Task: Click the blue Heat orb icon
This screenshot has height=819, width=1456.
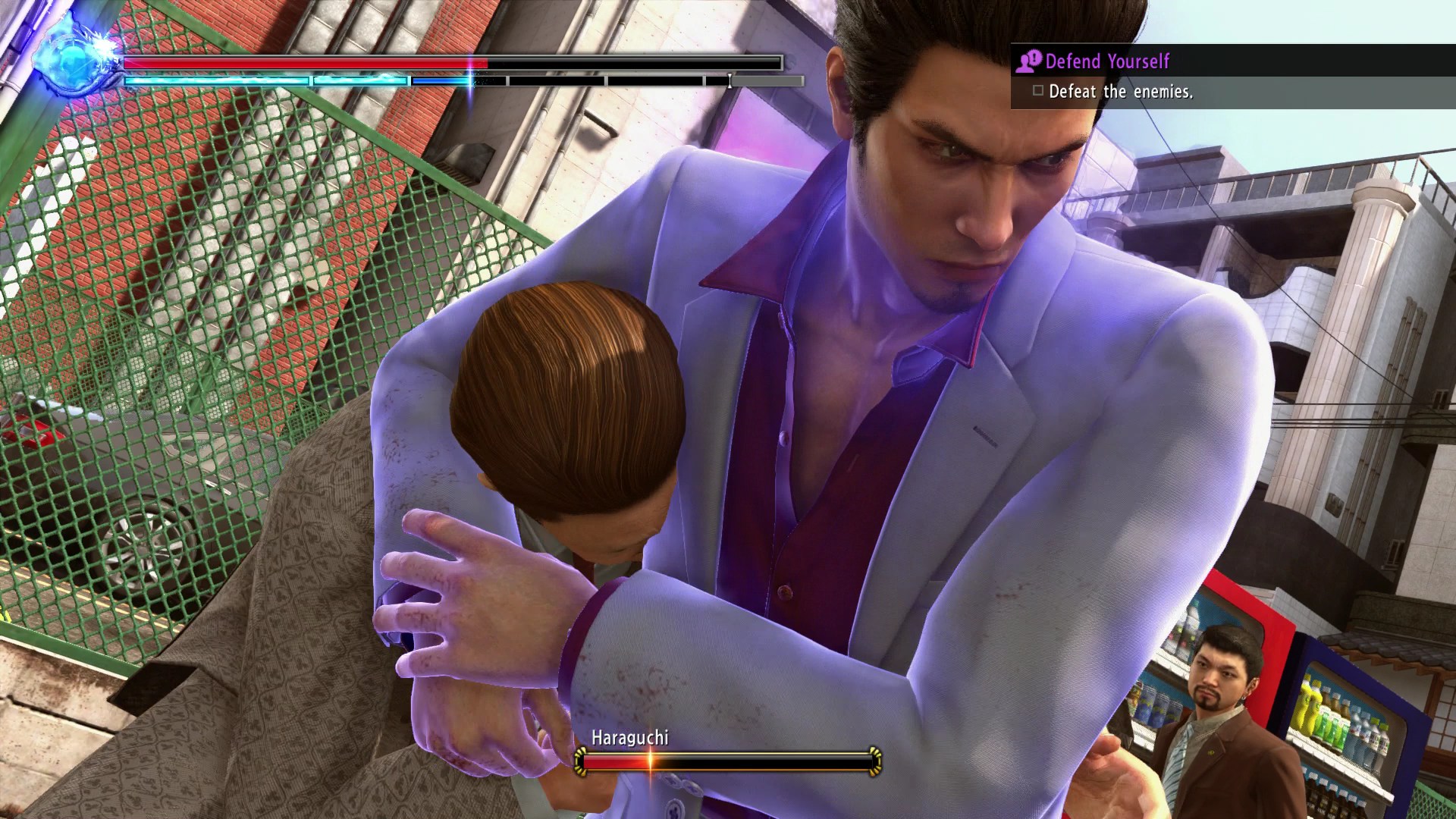Action: coord(72,57)
